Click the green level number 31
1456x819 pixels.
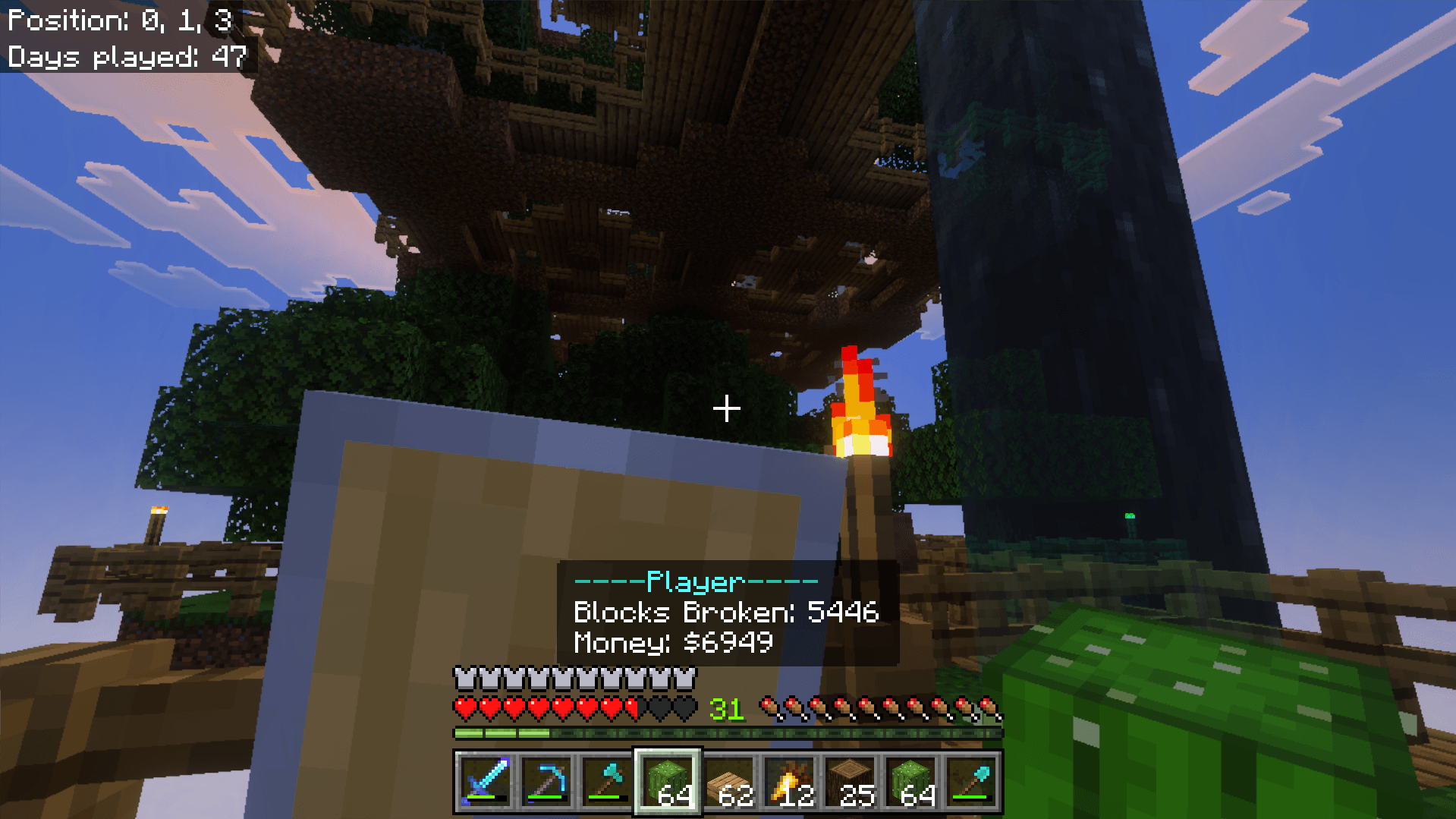click(726, 708)
